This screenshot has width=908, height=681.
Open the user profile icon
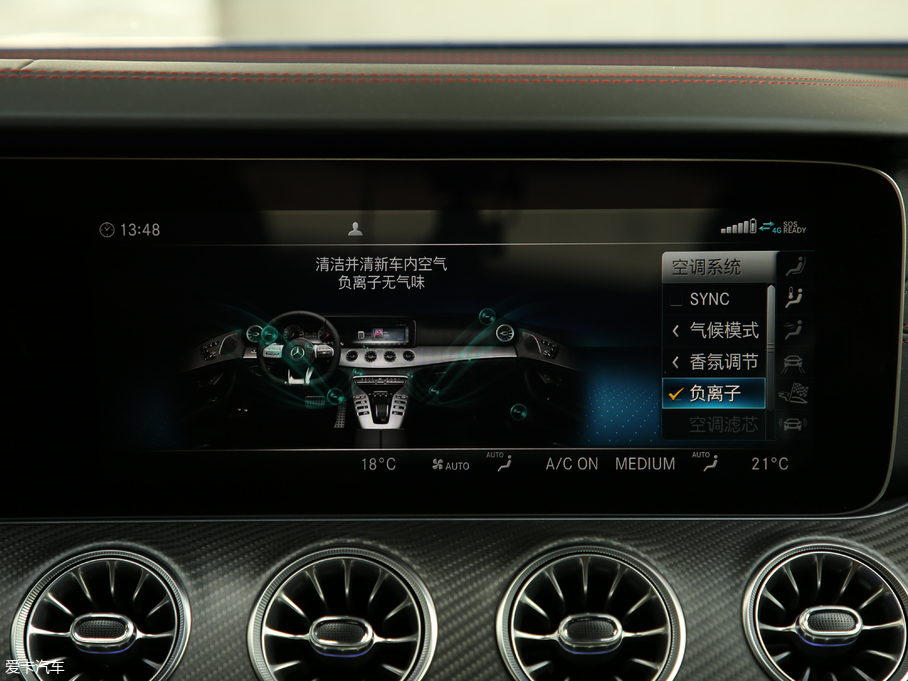(355, 229)
